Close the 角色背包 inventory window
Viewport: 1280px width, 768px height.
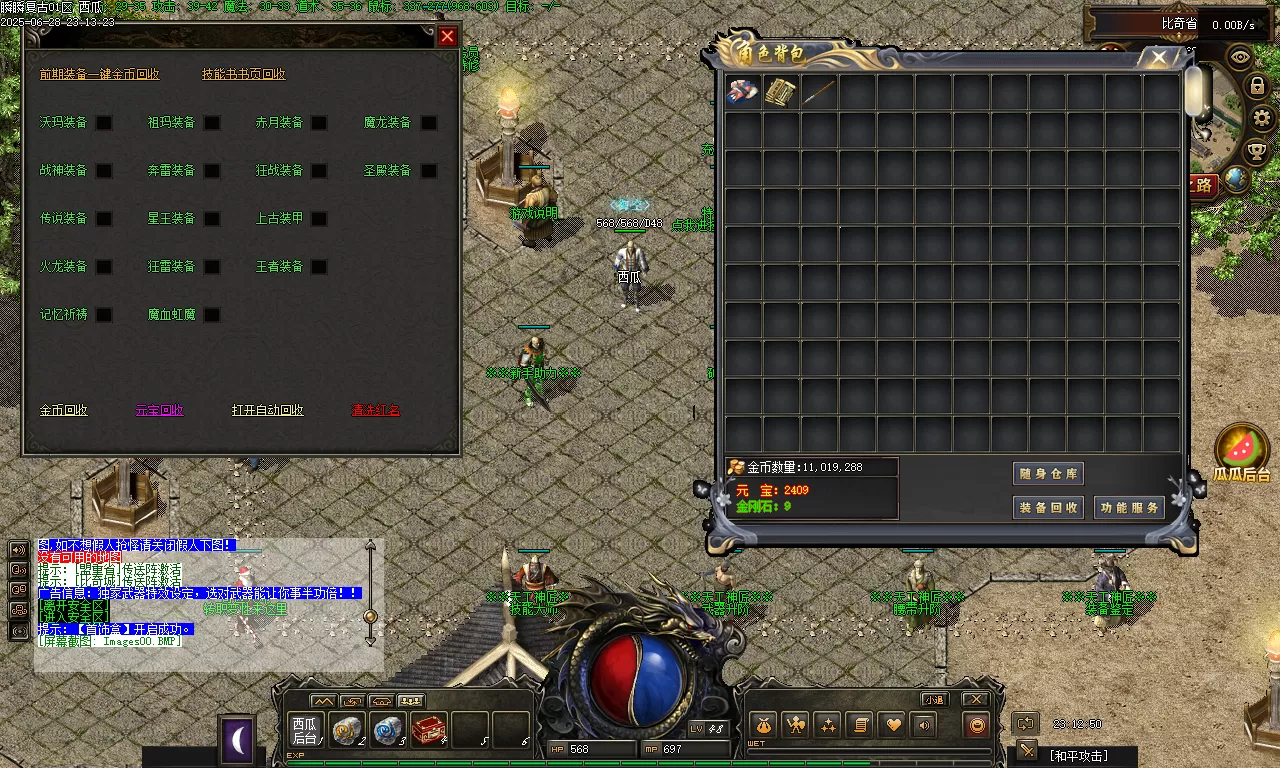(x=1159, y=58)
